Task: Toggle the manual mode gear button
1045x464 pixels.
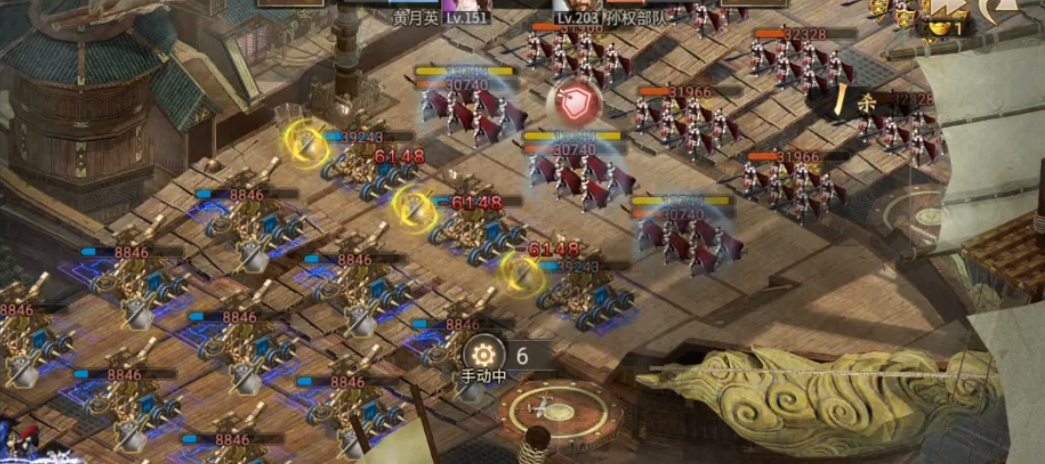Action: (x=485, y=353)
